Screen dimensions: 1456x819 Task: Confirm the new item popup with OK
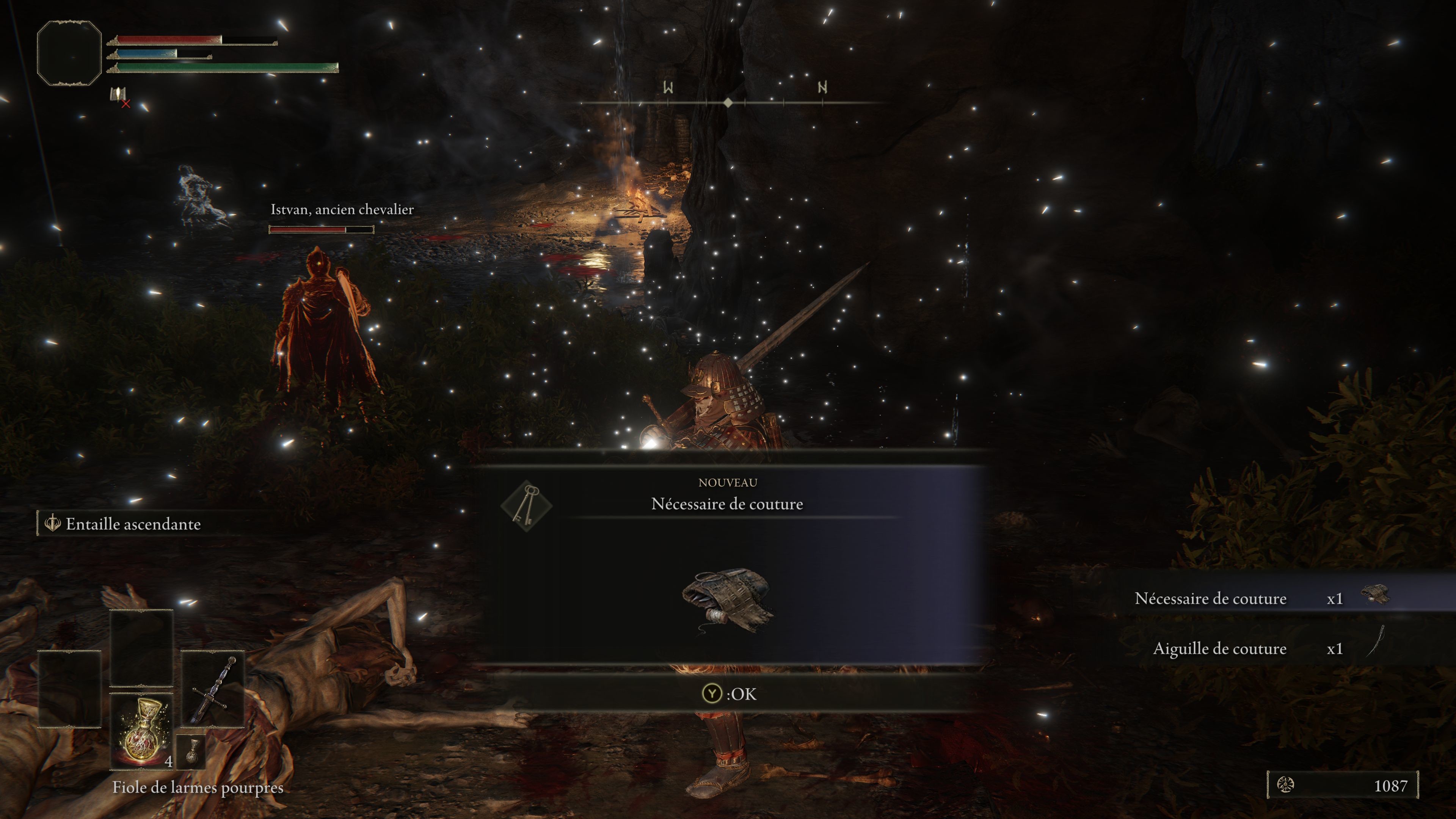click(729, 693)
